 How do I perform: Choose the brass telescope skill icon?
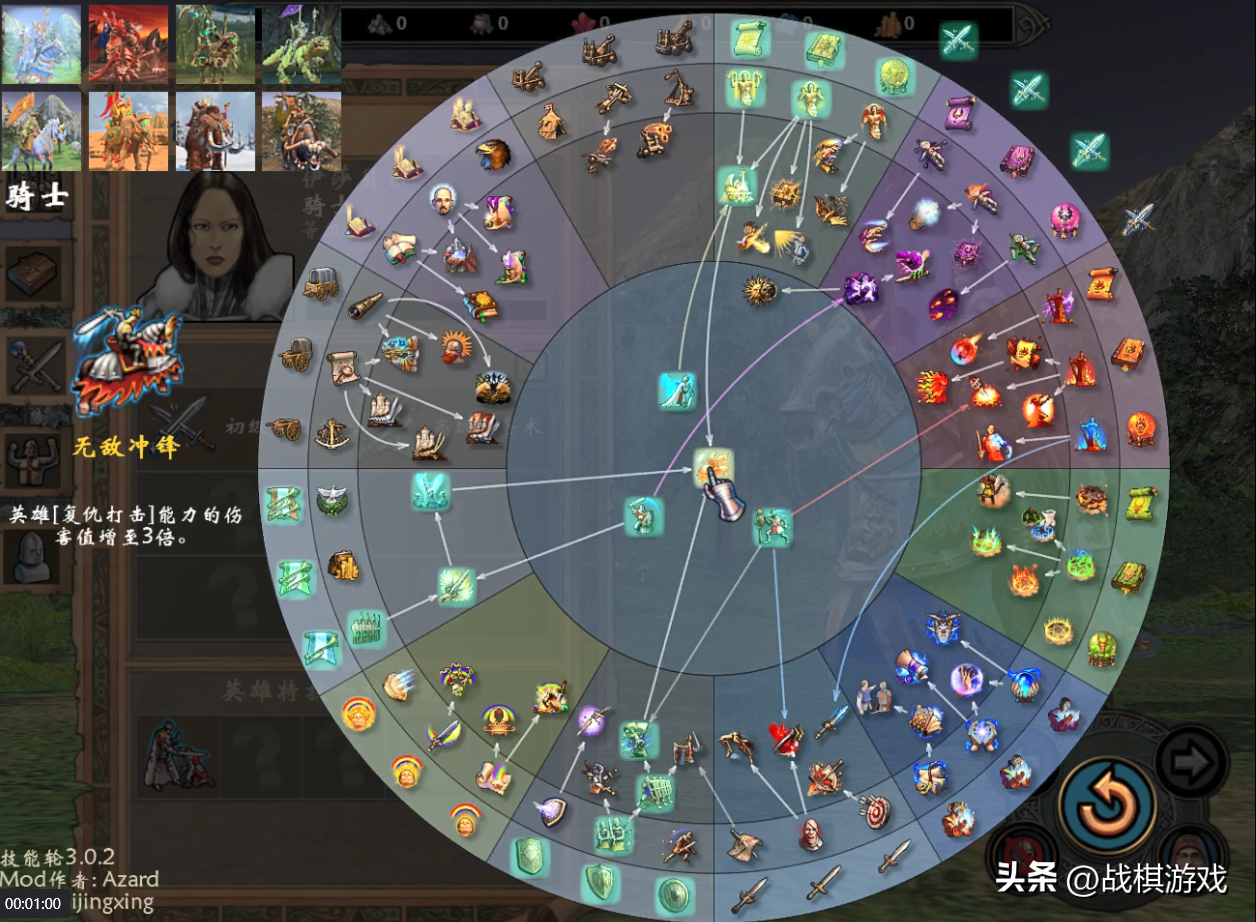tap(365, 306)
